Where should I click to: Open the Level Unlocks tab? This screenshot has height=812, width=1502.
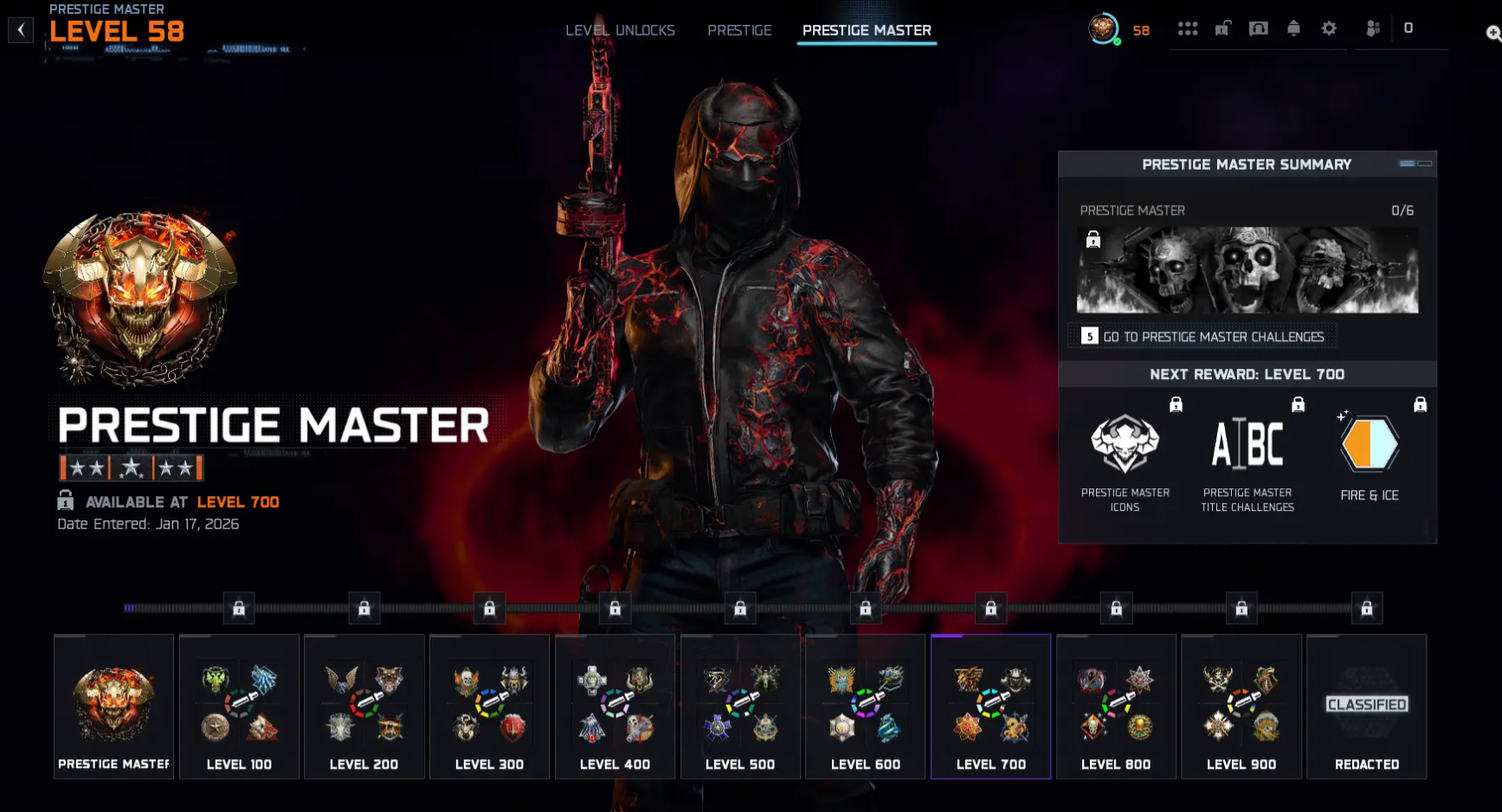[x=620, y=29]
